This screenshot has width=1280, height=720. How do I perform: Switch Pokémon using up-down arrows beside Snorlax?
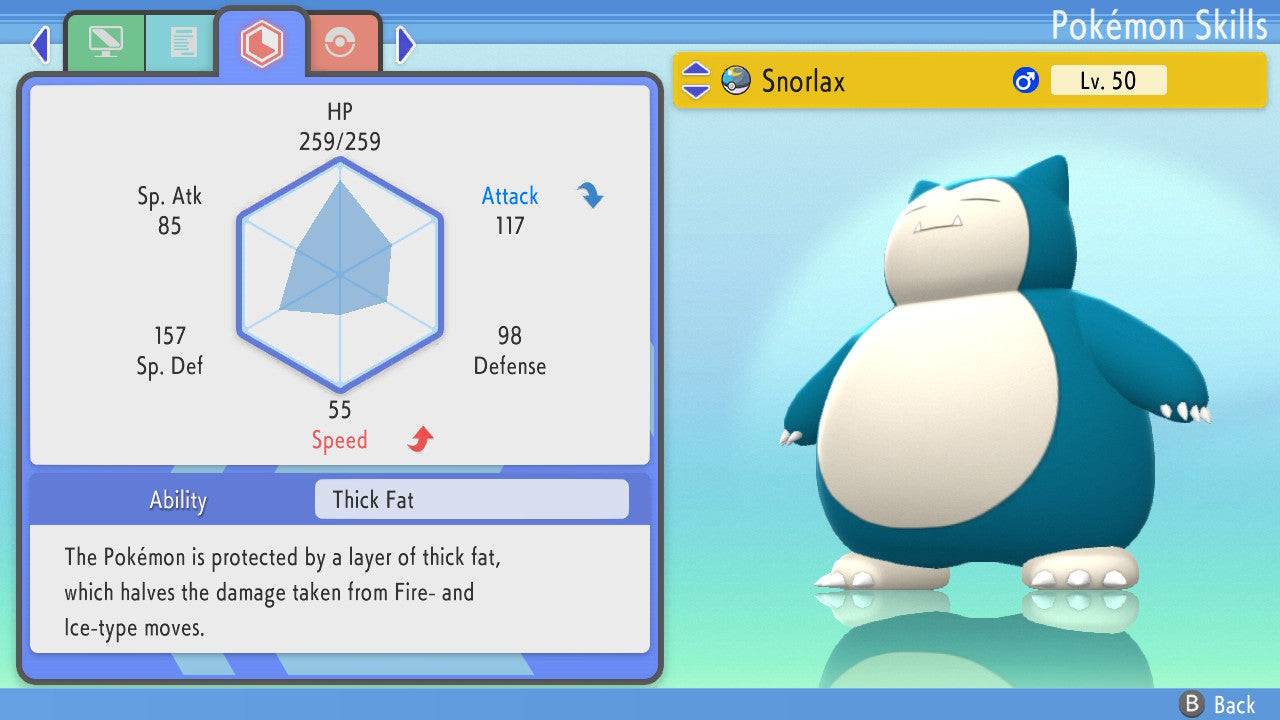coord(696,80)
